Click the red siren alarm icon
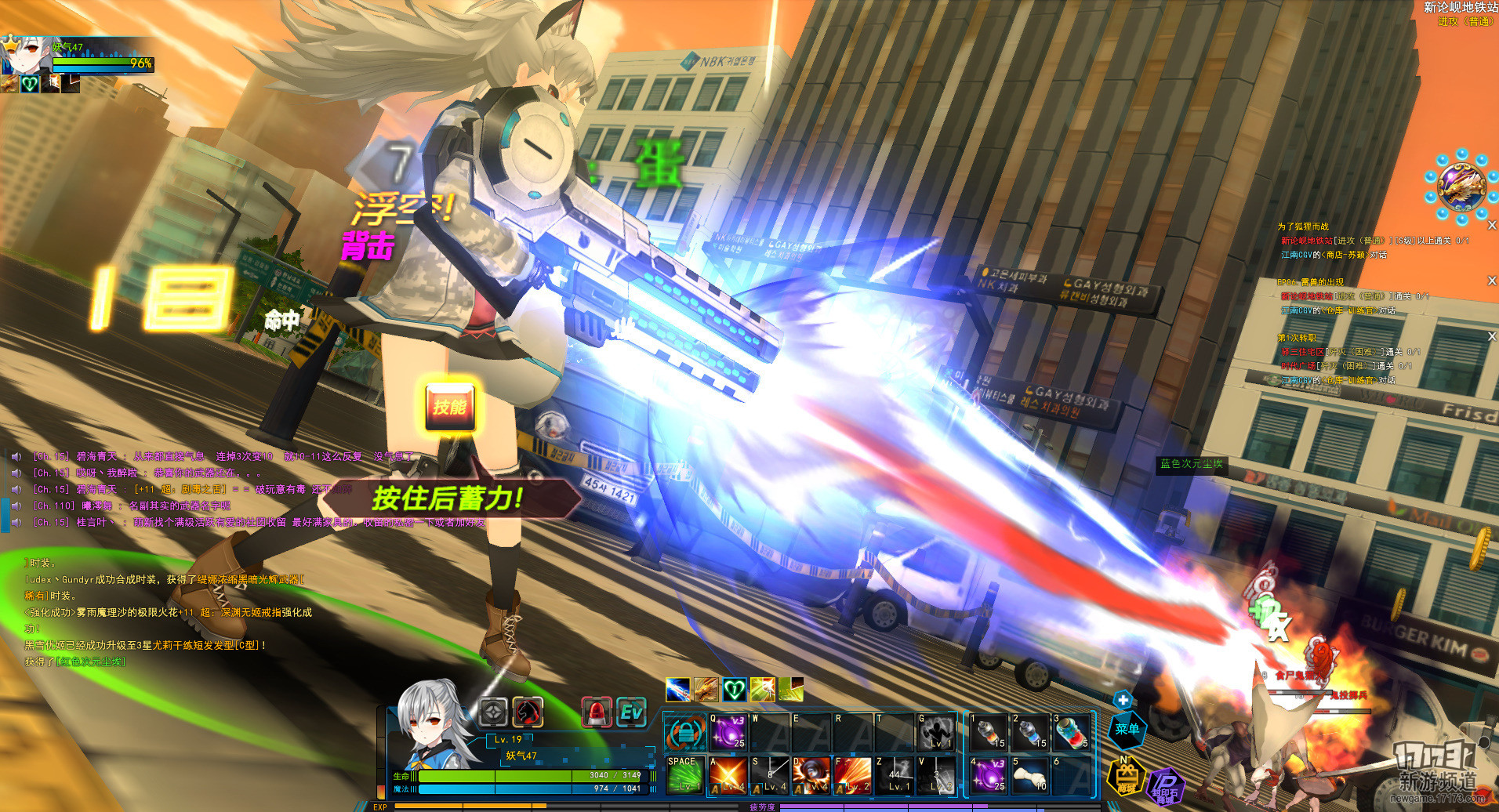 pyautogui.click(x=597, y=712)
